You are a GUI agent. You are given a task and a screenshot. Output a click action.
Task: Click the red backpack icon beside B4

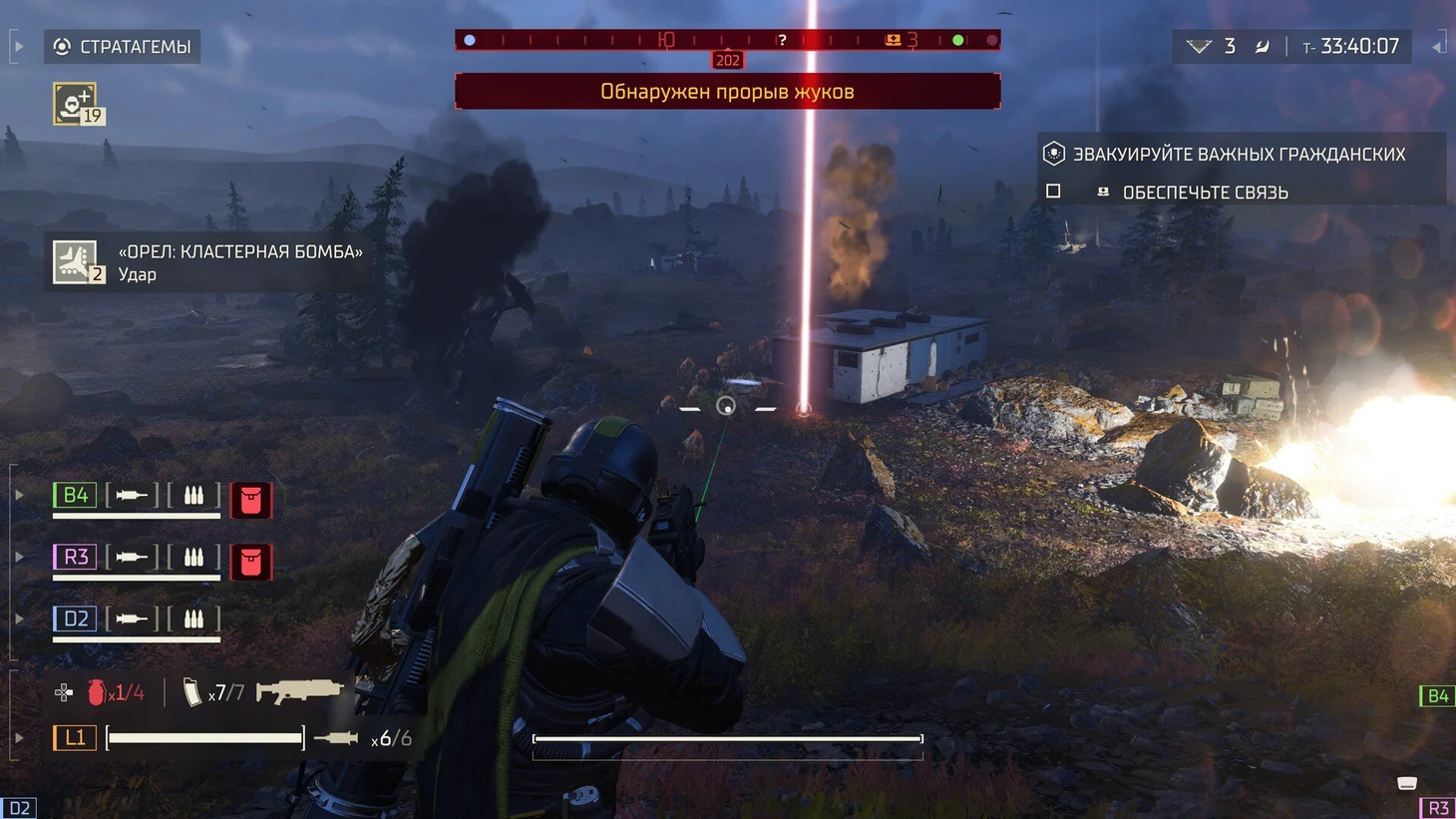(x=251, y=500)
